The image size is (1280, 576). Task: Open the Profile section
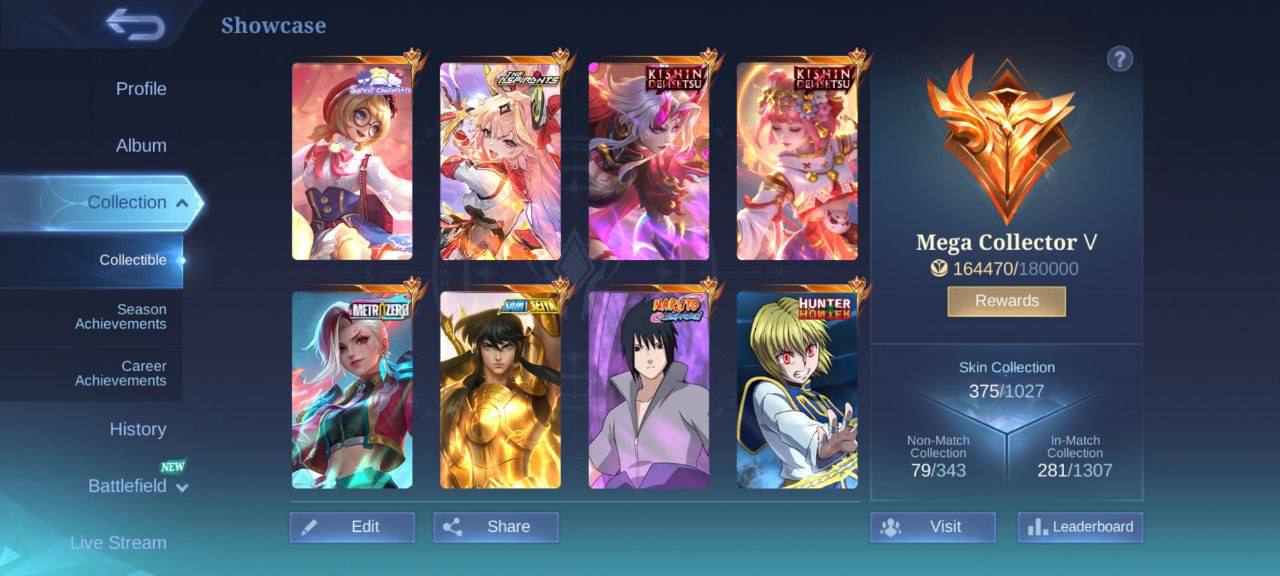pyautogui.click(x=141, y=89)
